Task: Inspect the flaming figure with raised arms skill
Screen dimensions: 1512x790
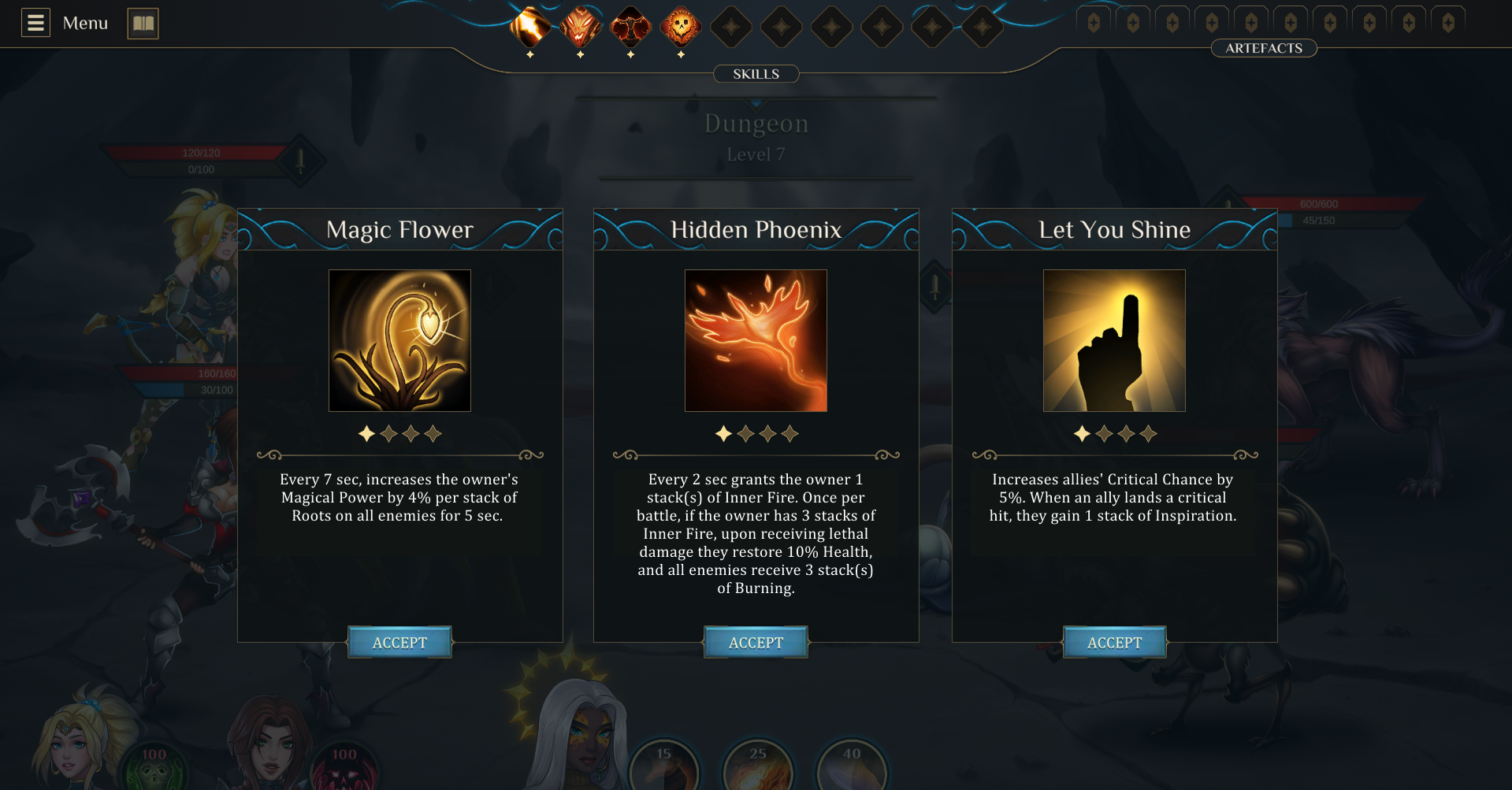Action: coord(630,27)
